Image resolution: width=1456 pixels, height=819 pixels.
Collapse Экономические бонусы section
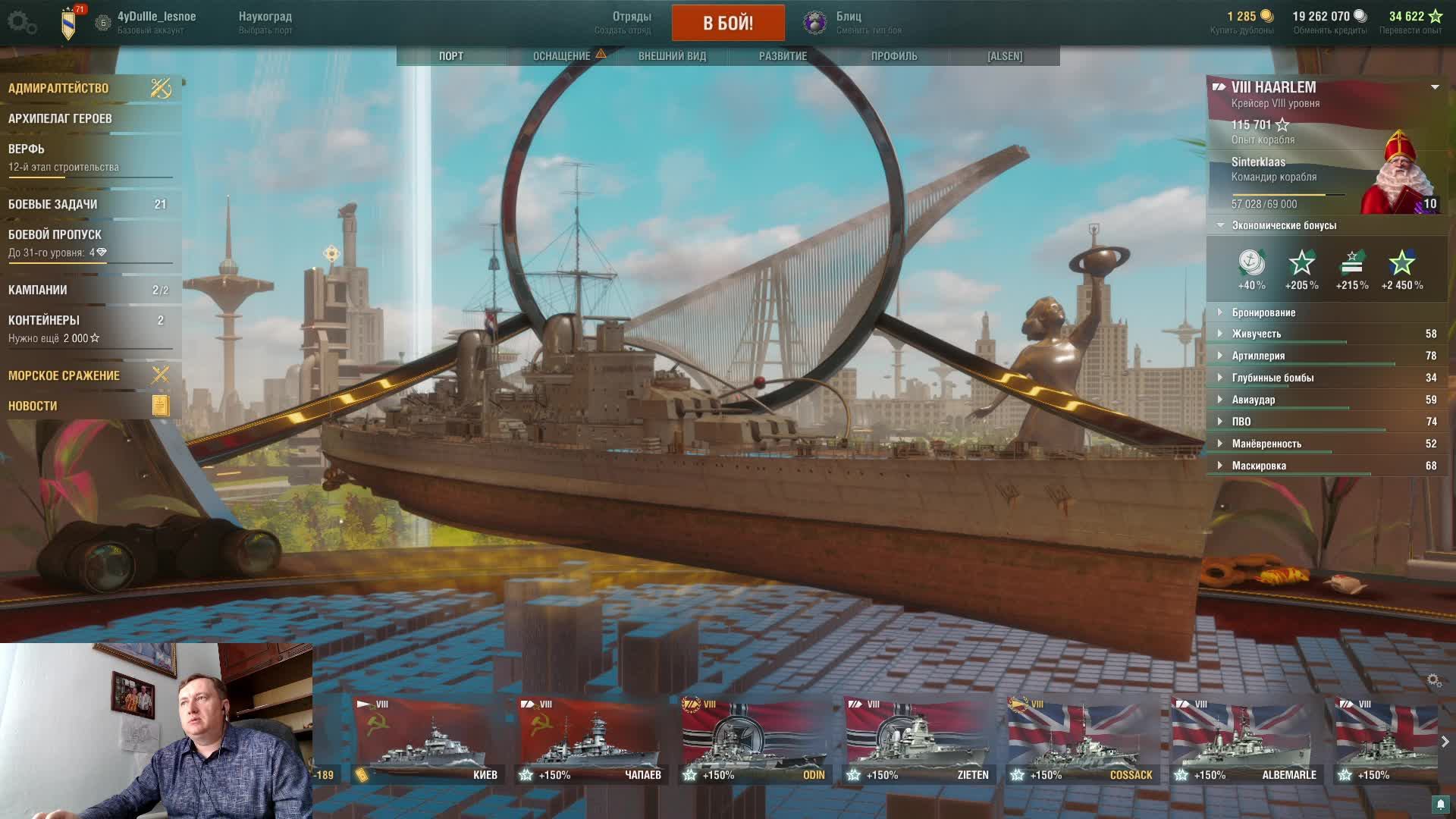click(1284, 225)
